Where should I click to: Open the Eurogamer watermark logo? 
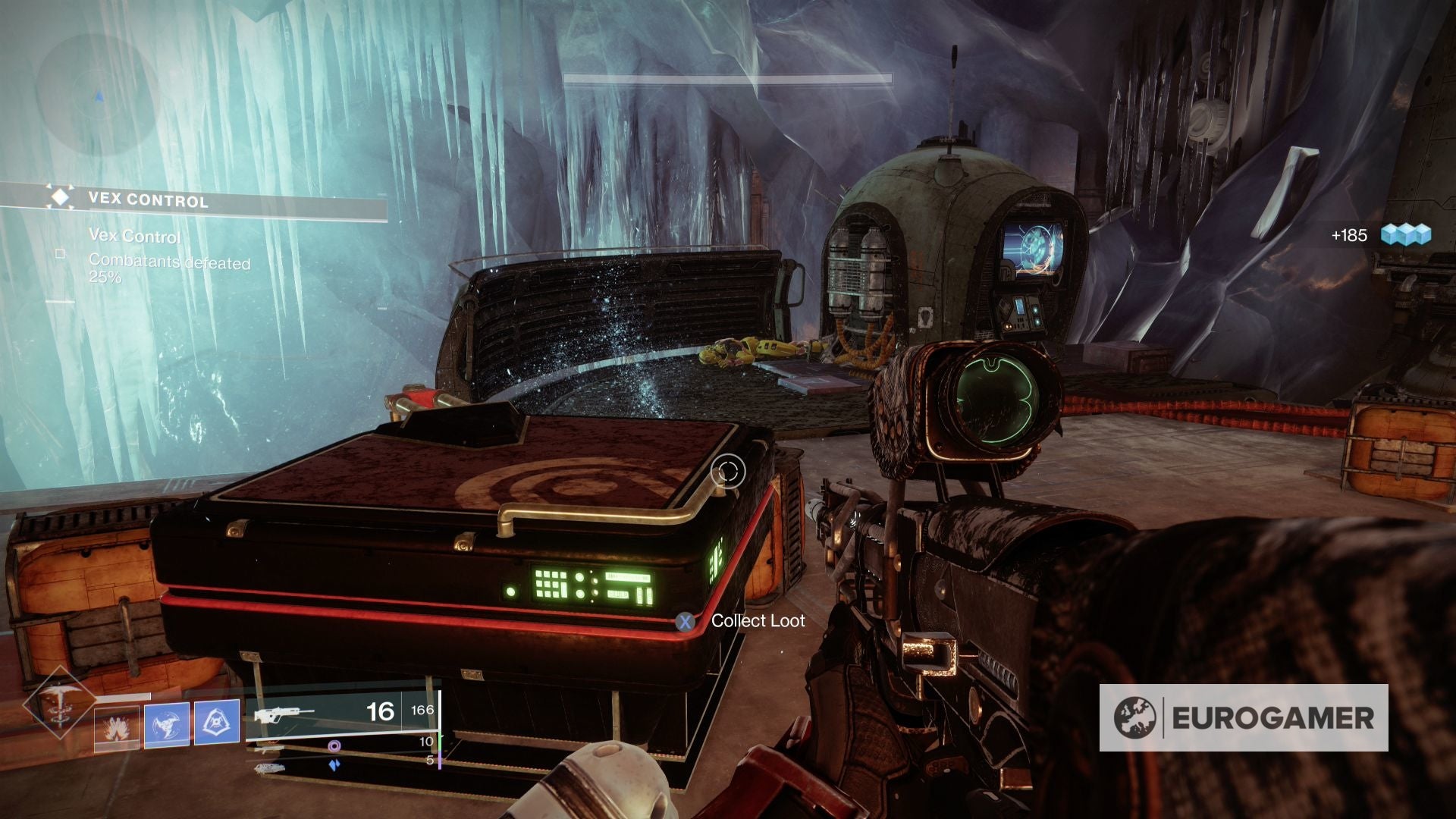pyautogui.click(x=1244, y=717)
